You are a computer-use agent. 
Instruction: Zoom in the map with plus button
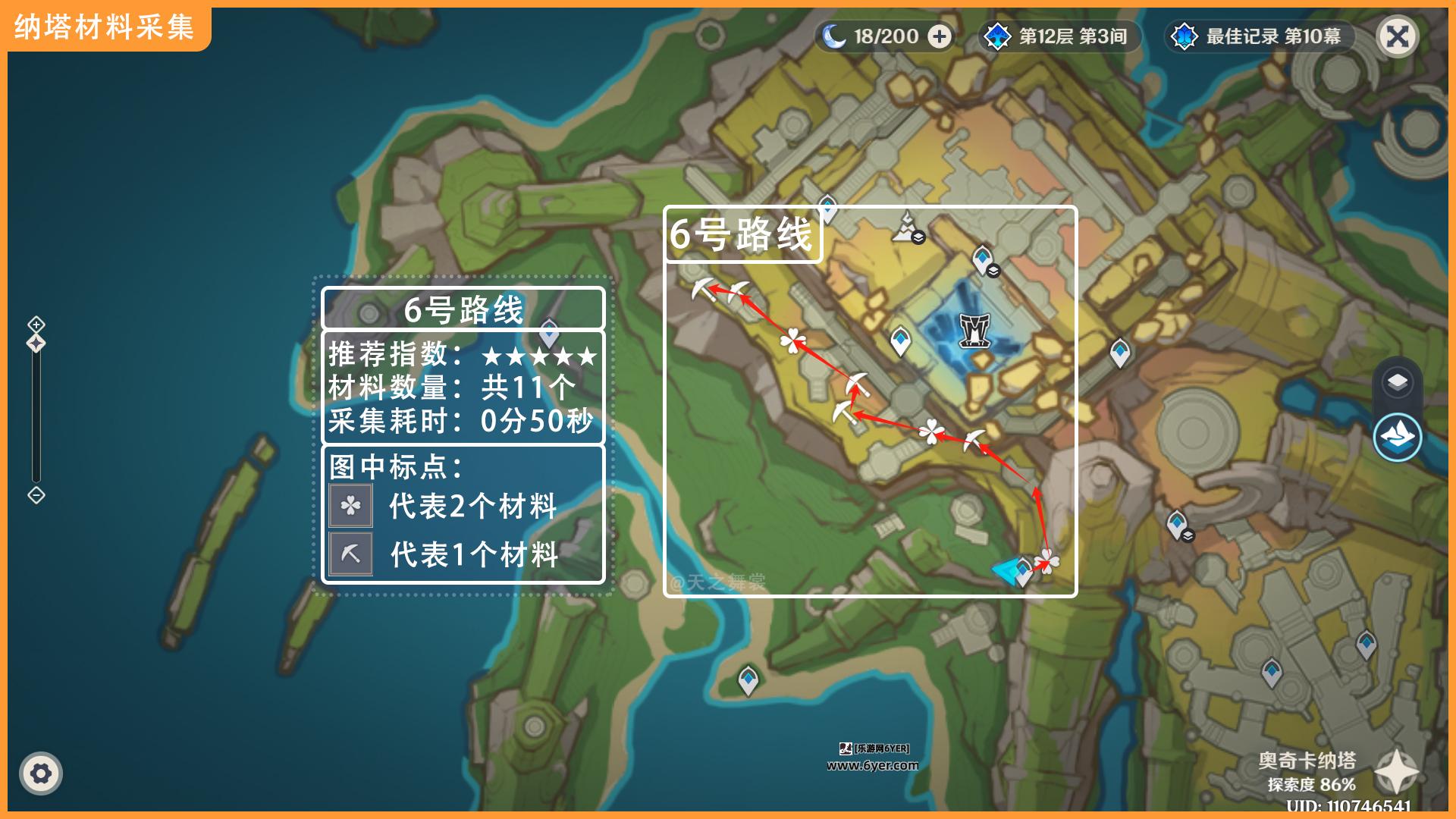tap(36, 325)
